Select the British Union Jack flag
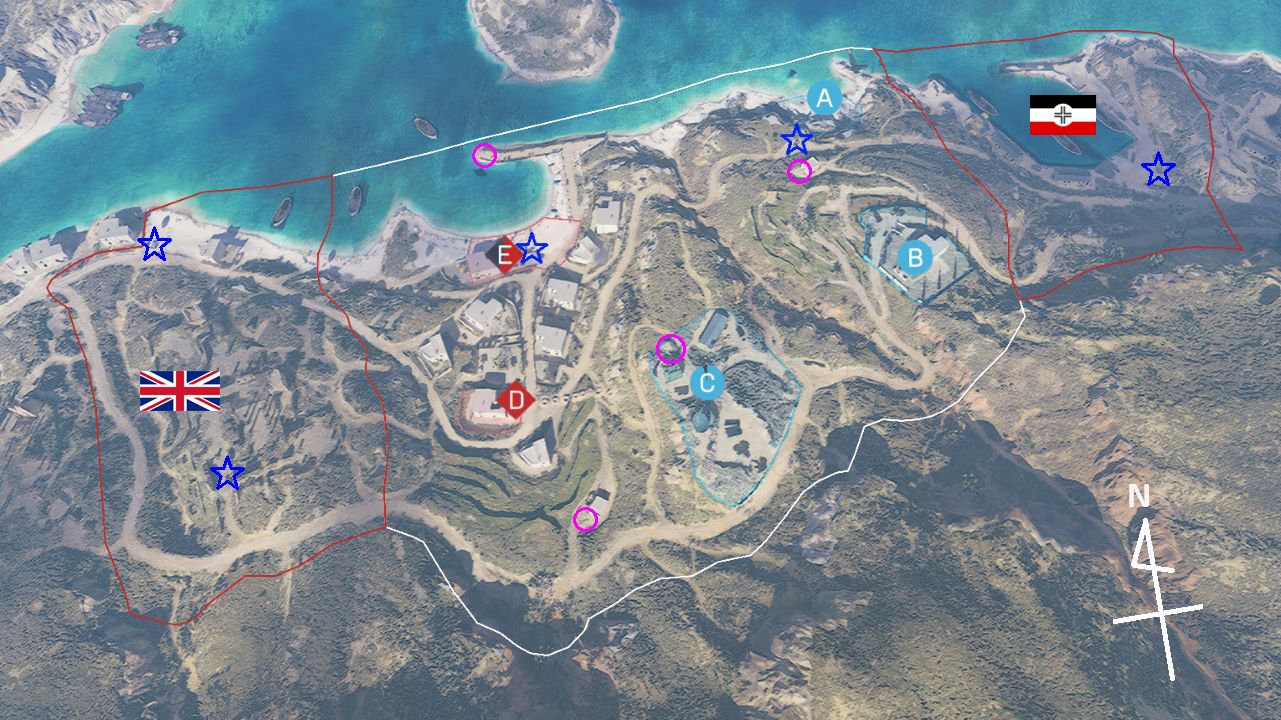1281x720 pixels. [180, 391]
